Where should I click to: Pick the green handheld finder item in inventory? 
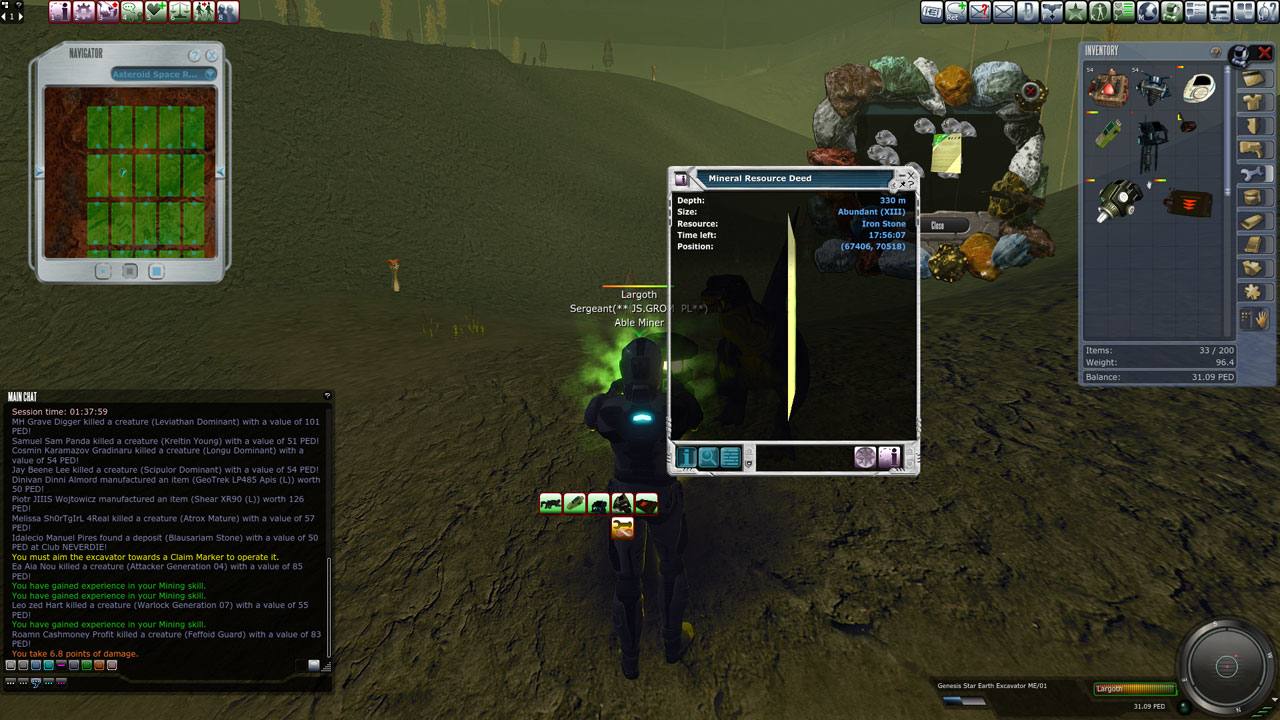1106,134
